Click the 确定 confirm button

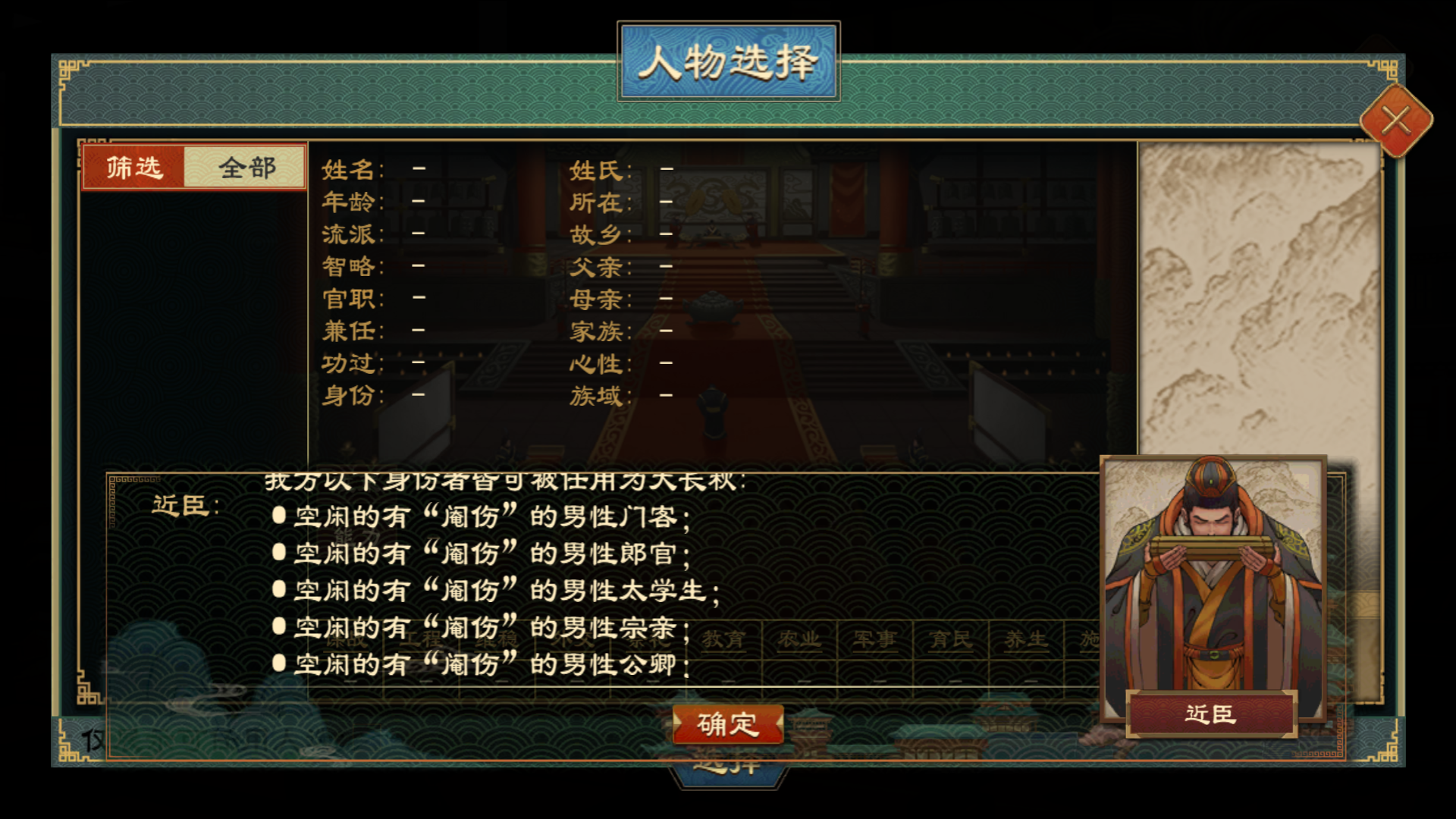pyautogui.click(x=729, y=725)
